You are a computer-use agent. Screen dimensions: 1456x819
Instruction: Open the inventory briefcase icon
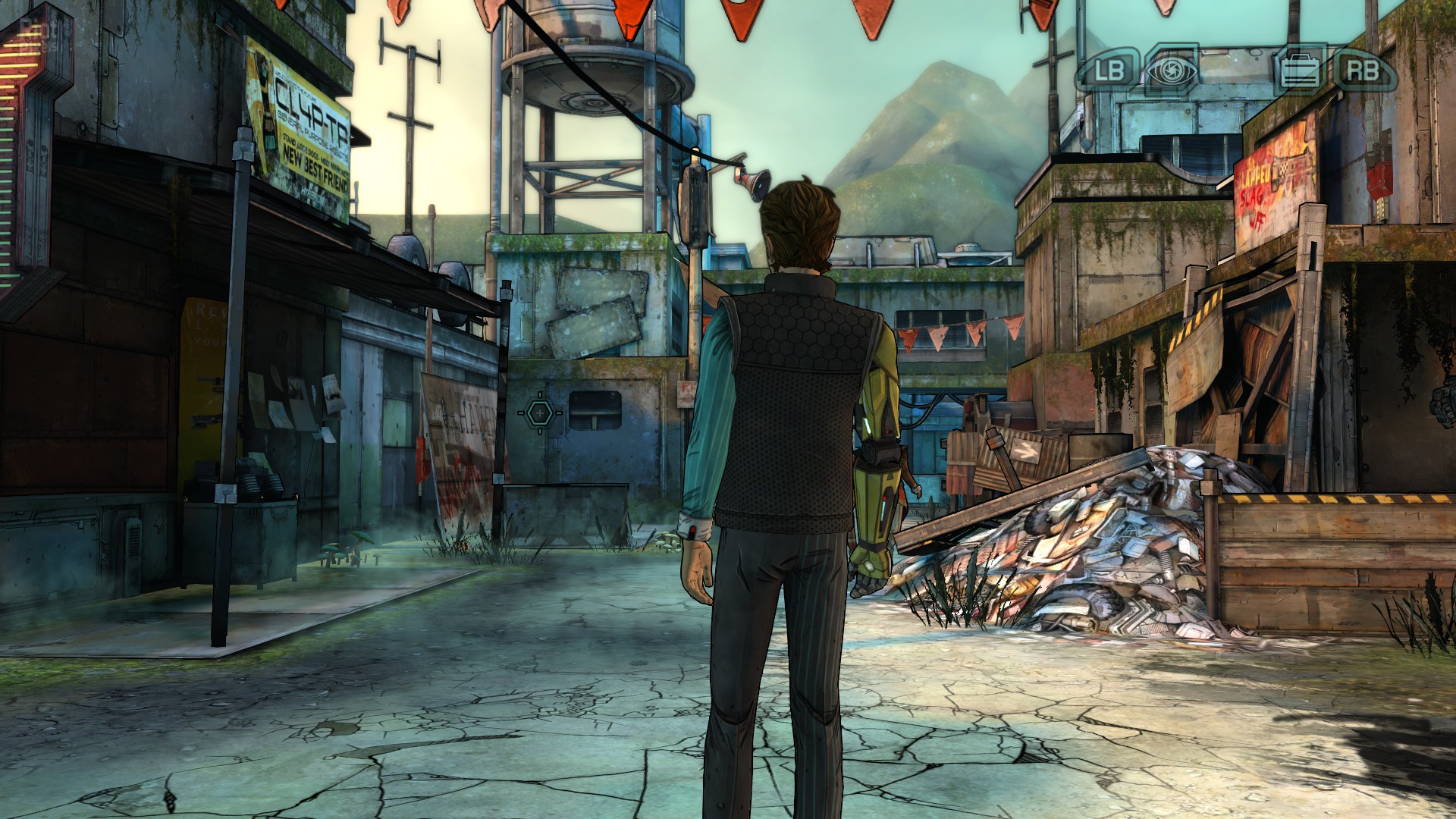[x=1299, y=71]
